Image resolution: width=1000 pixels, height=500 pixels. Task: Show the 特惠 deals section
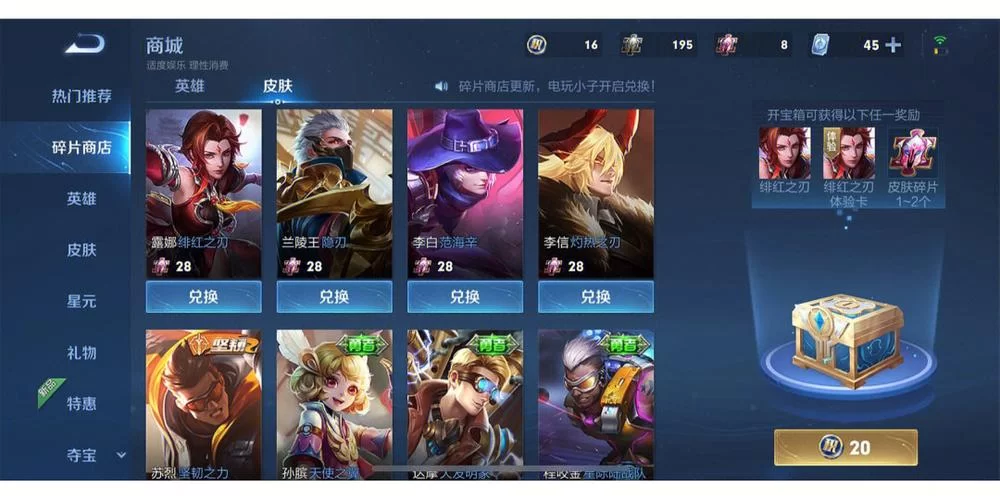coord(82,404)
